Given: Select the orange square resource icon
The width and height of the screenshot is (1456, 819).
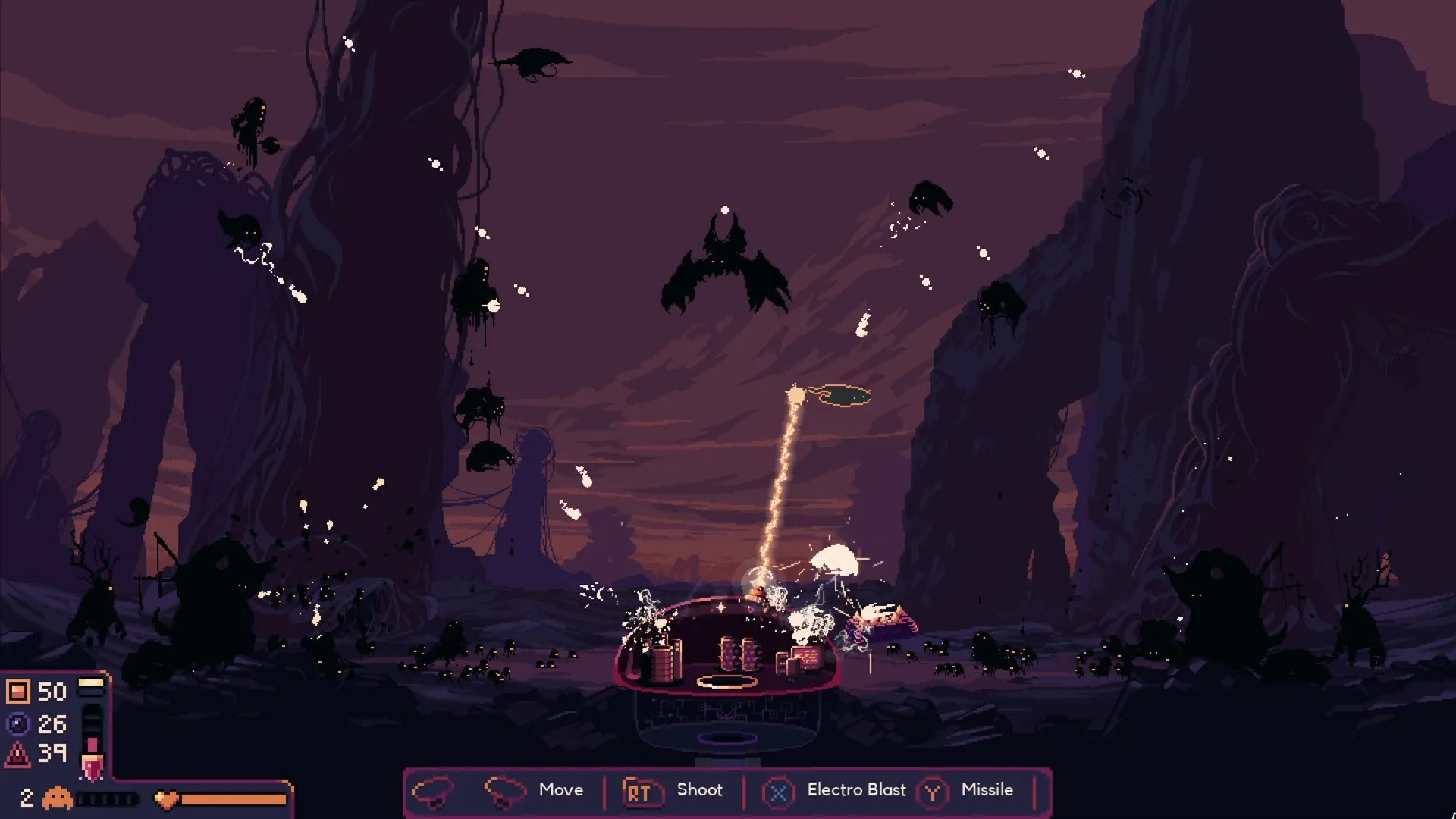Looking at the screenshot, I should click(20, 691).
